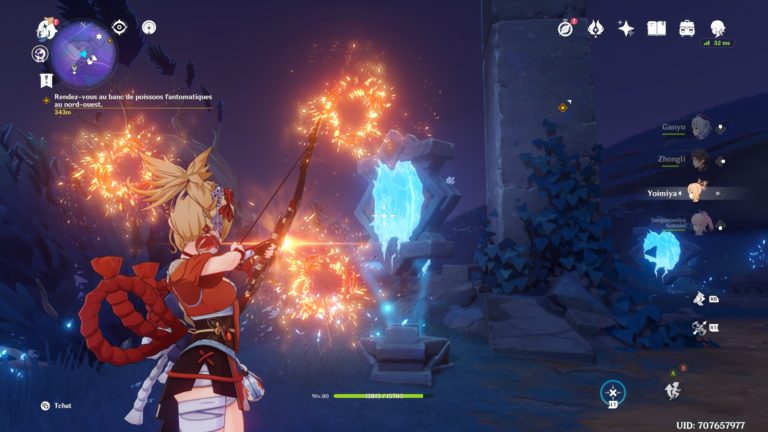The image size is (768, 432).
Task: Open the open-book icon in the top bar
Action: [656, 28]
